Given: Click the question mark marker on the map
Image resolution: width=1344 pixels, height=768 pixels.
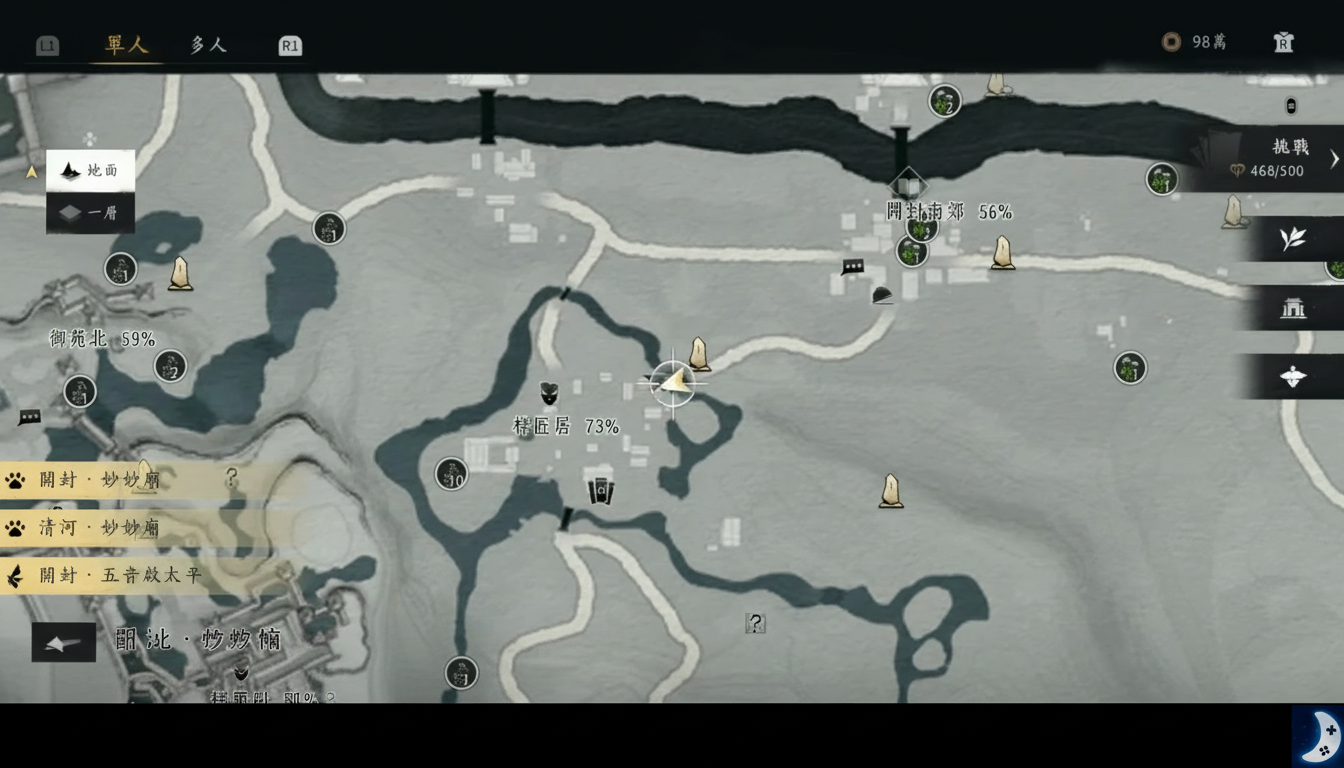Looking at the screenshot, I should tap(755, 623).
